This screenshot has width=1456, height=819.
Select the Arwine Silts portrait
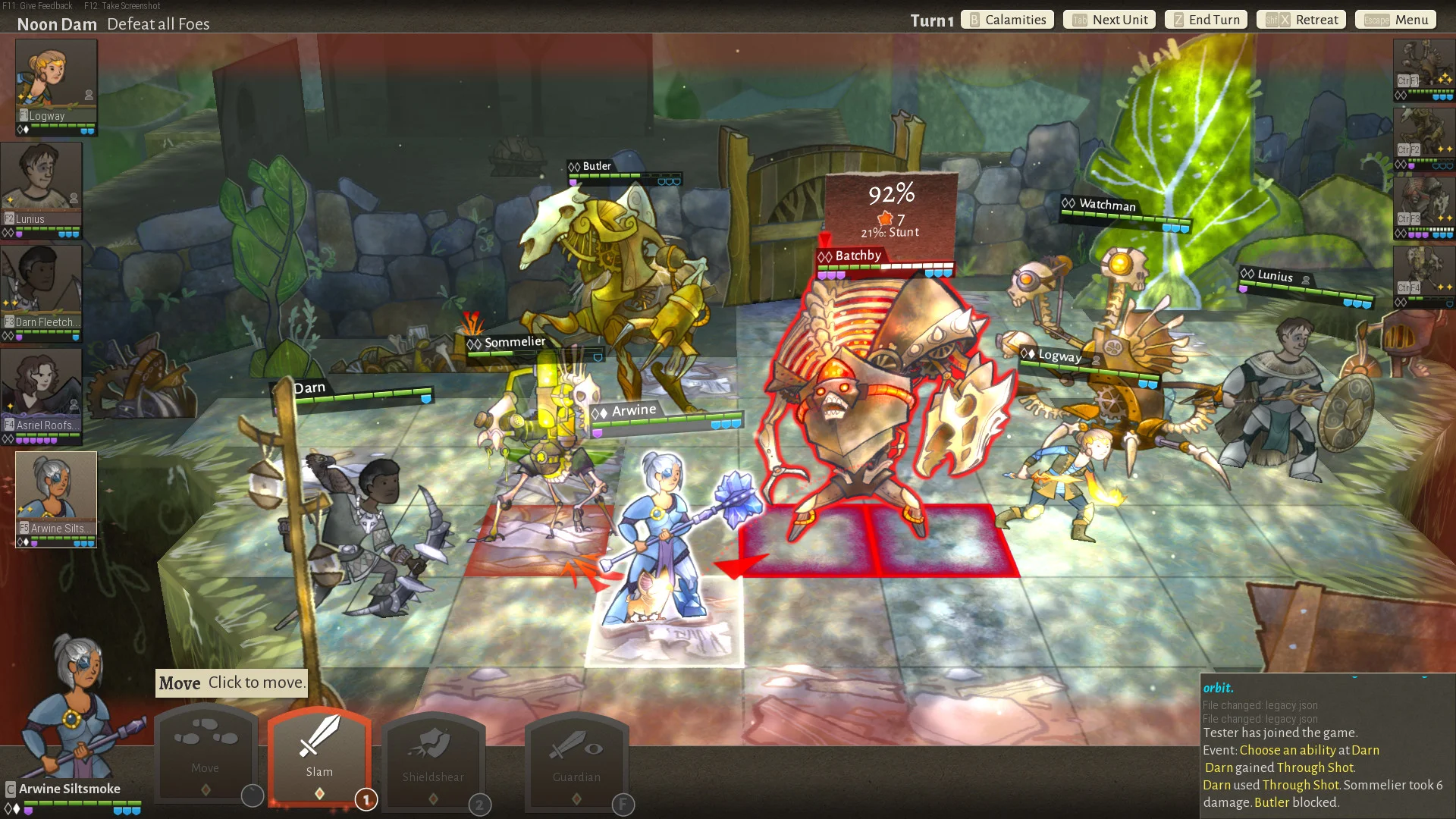56,493
